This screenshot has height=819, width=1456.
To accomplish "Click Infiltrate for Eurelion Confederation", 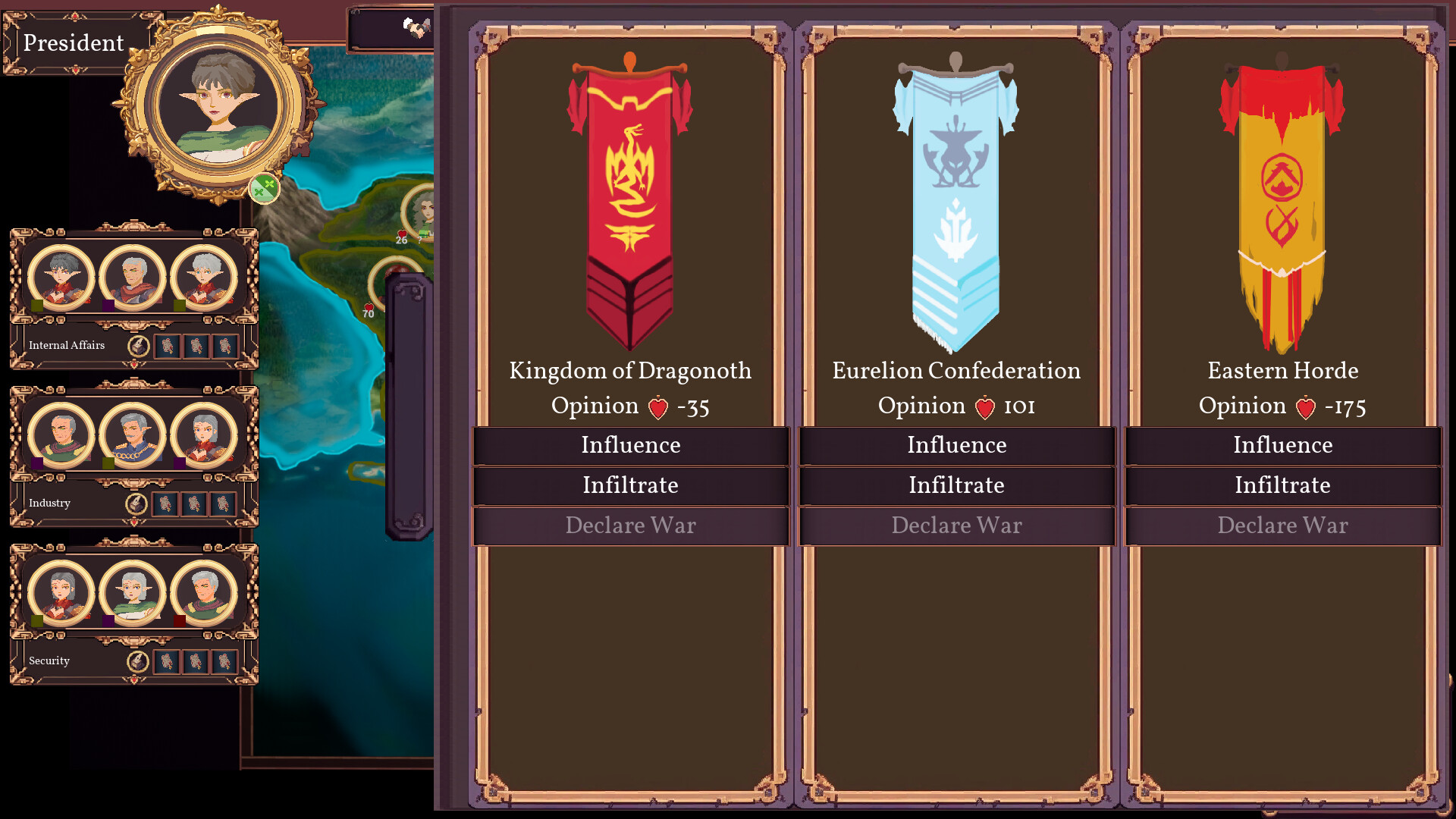I will [x=956, y=485].
